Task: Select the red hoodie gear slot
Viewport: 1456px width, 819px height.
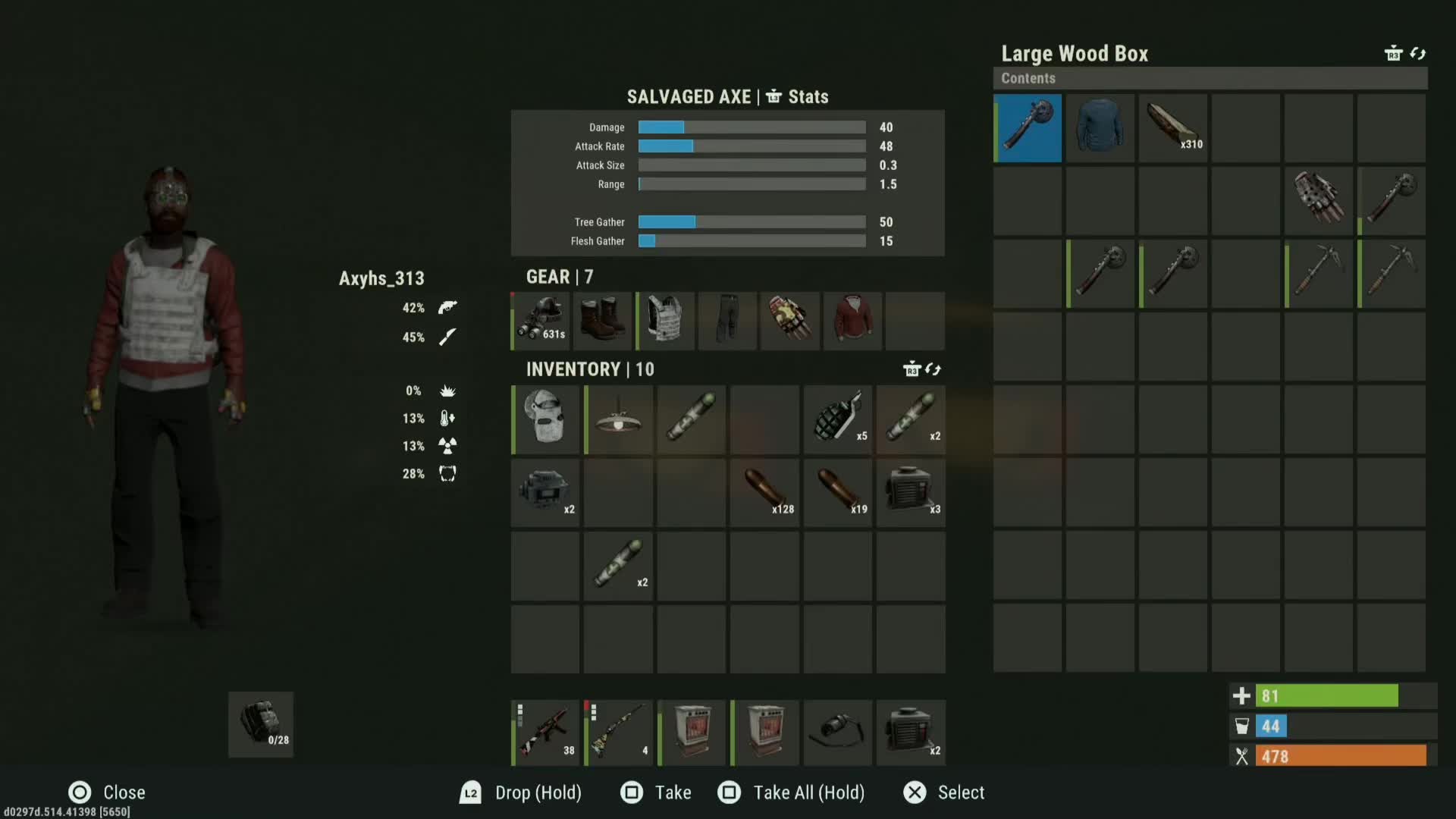Action: pyautogui.click(x=852, y=321)
